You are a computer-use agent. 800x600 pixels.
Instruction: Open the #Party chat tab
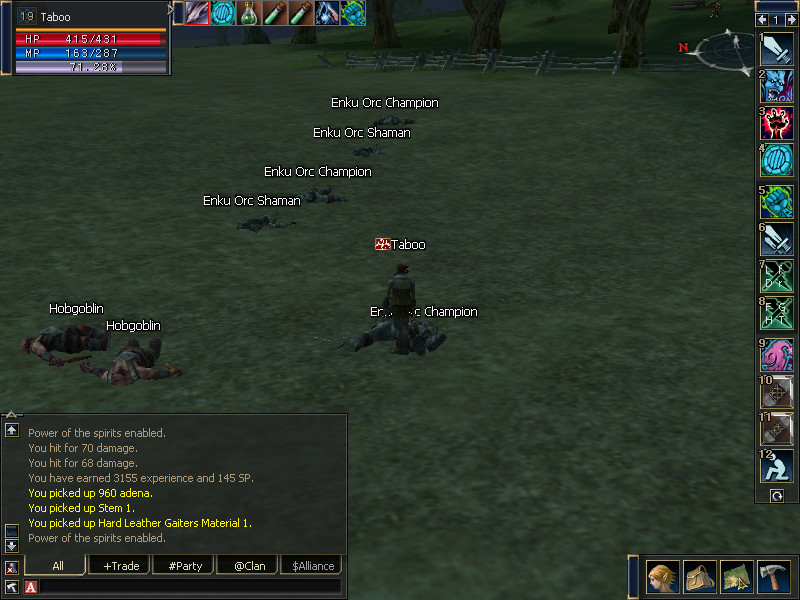[185, 566]
